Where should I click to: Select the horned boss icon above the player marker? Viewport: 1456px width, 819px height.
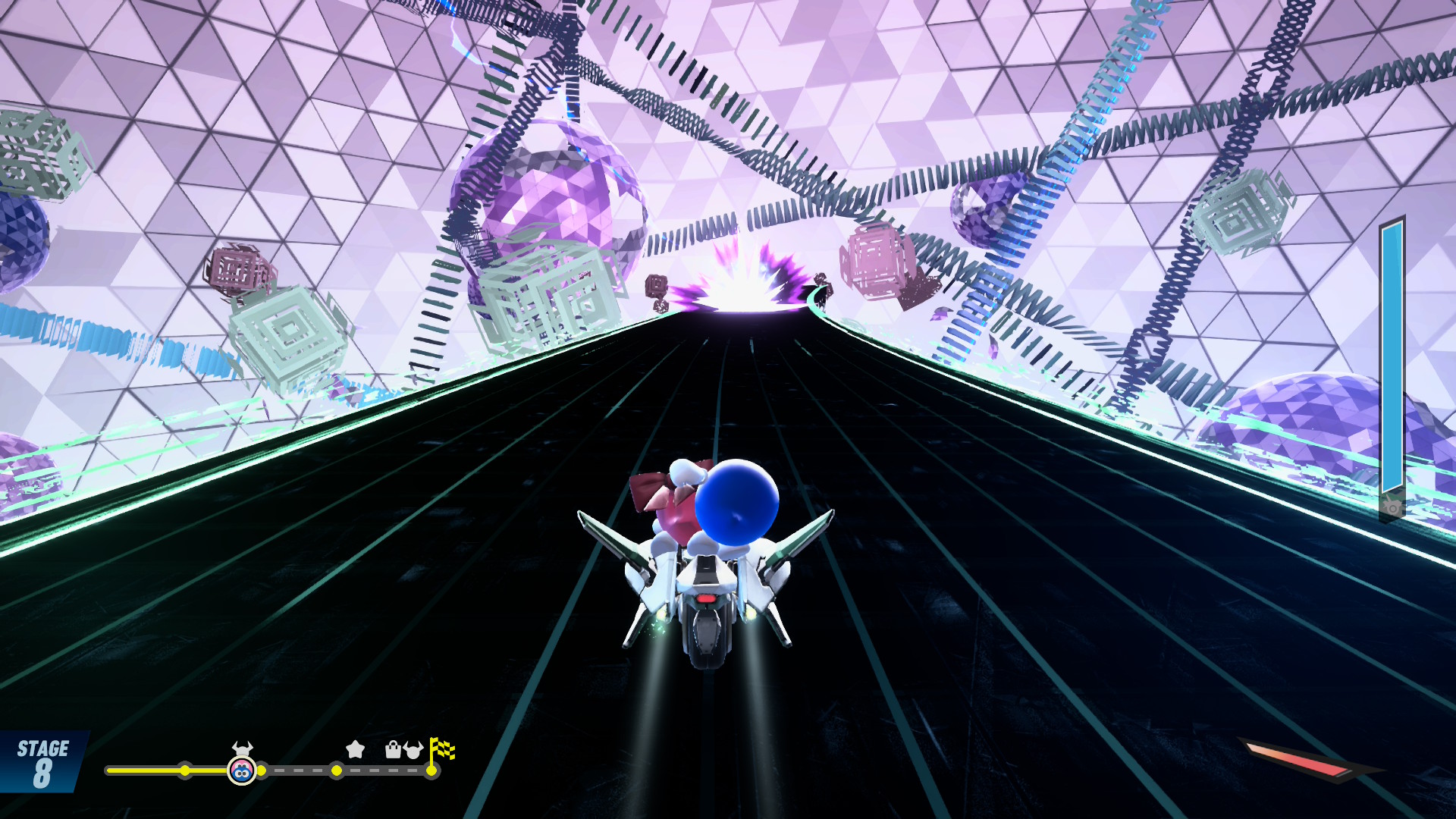click(242, 748)
